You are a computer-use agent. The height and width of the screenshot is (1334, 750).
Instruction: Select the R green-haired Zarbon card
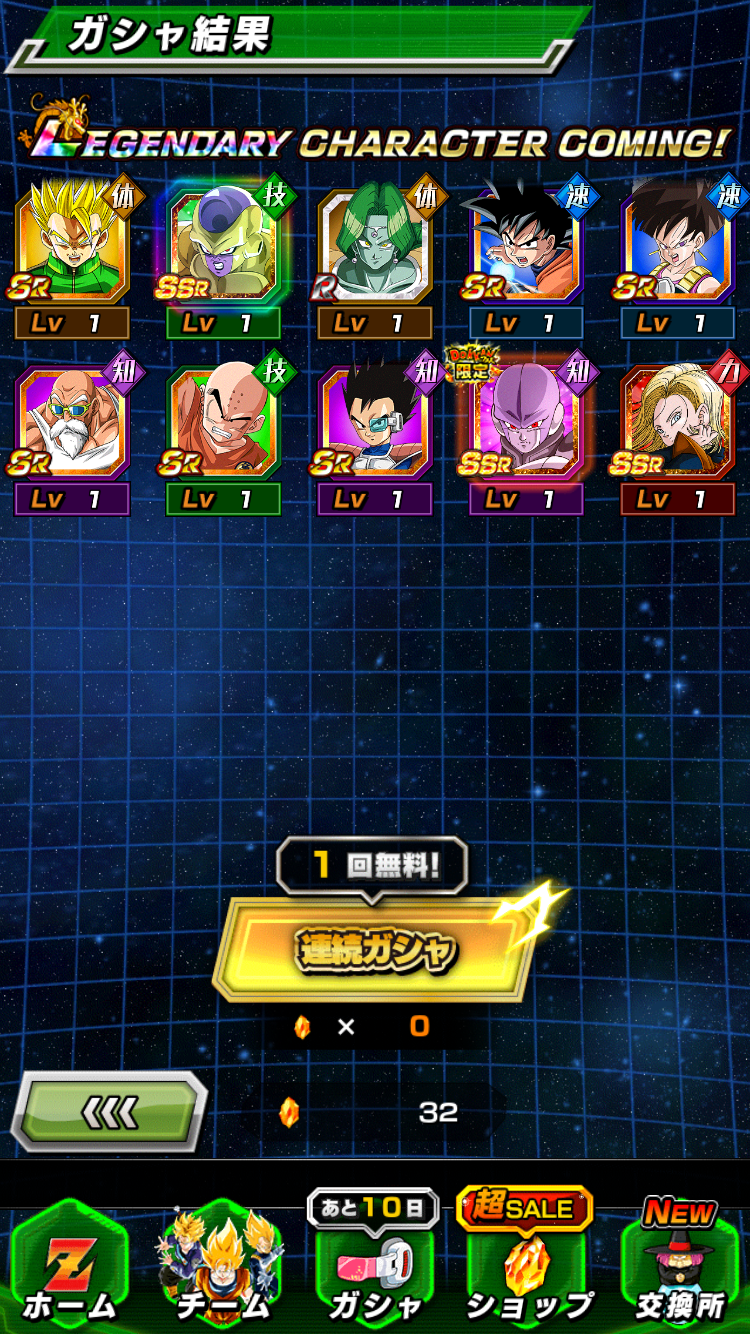375,246
